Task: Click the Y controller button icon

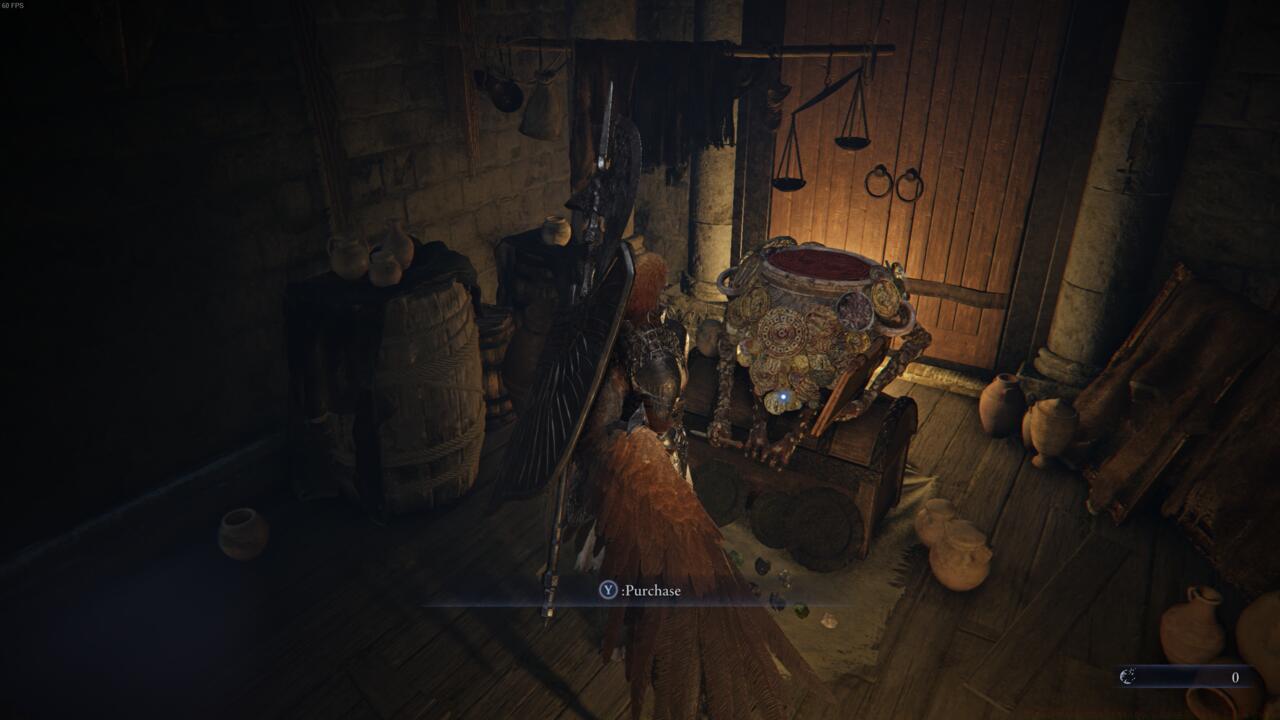Action: click(608, 590)
